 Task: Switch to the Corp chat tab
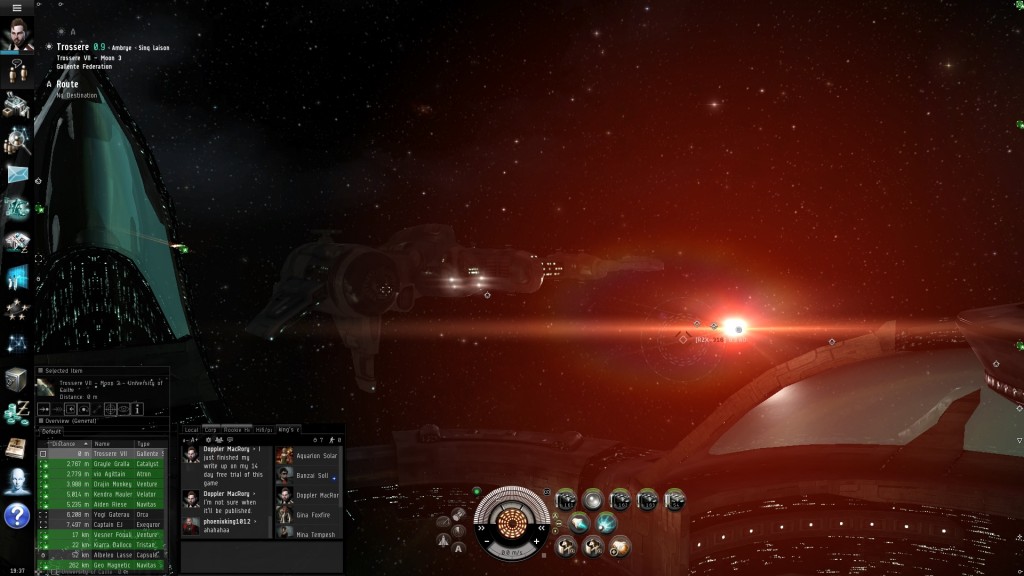point(210,429)
